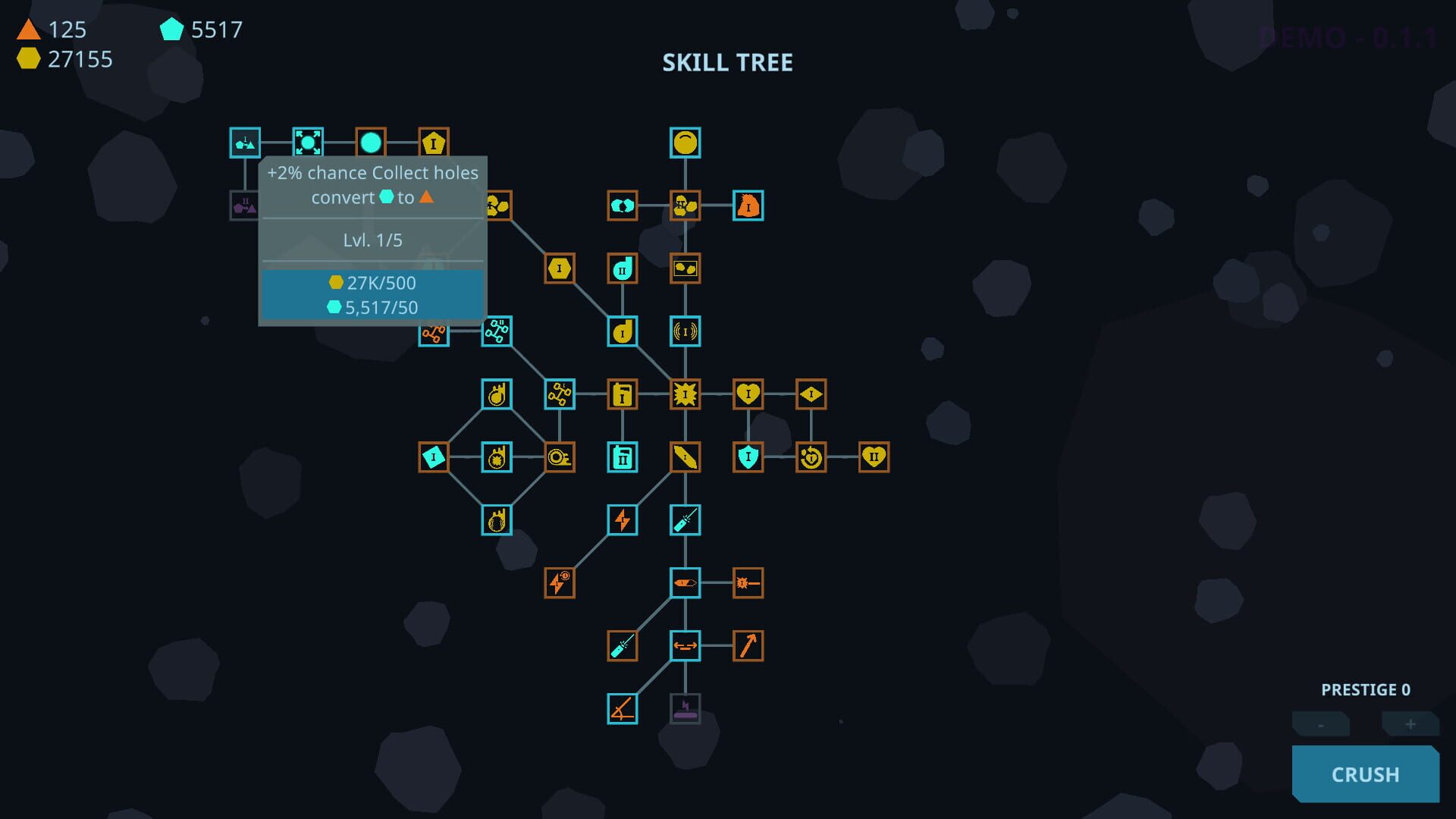The height and width of the screenshot is (819, 1456).
Task: Click the cyan double-arrow range skill node
Action: coord(685,645)
